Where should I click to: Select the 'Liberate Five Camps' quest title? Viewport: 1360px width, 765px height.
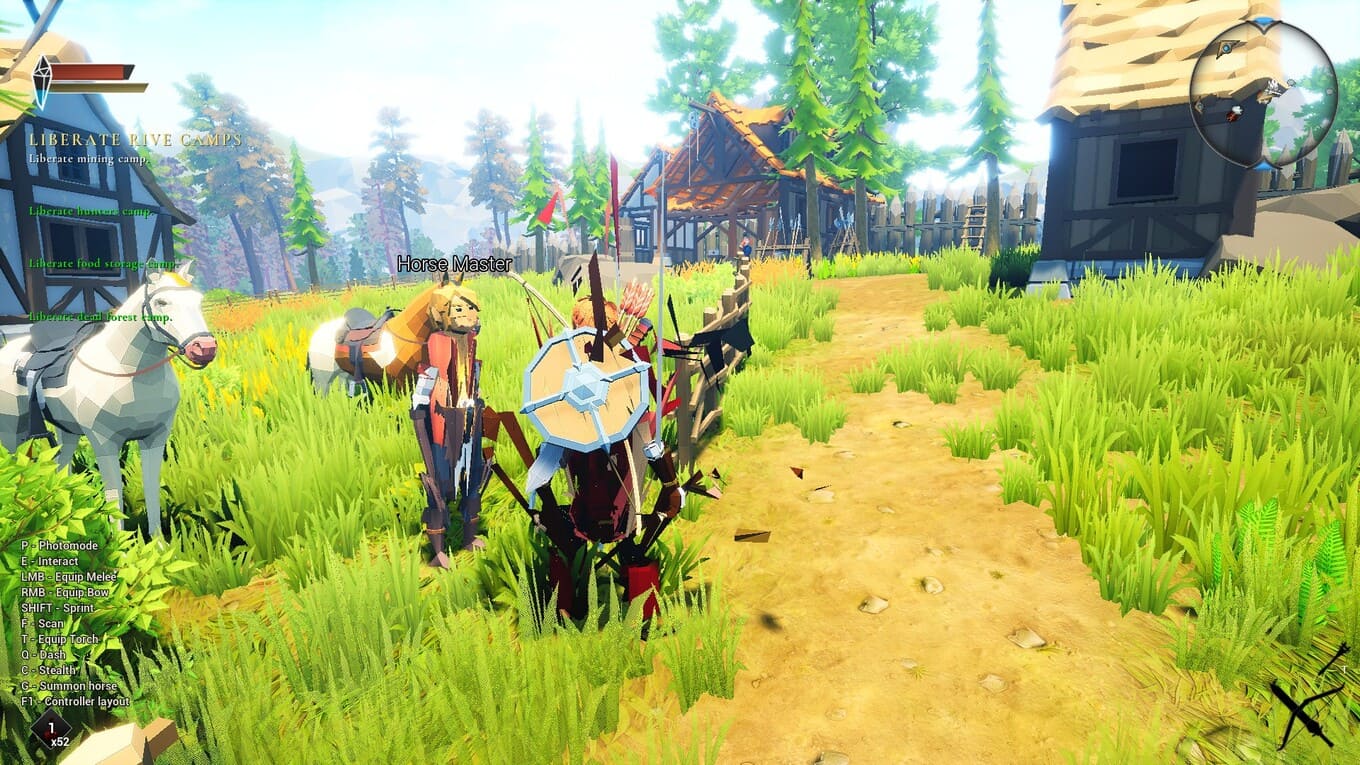(x=135, y=140)
